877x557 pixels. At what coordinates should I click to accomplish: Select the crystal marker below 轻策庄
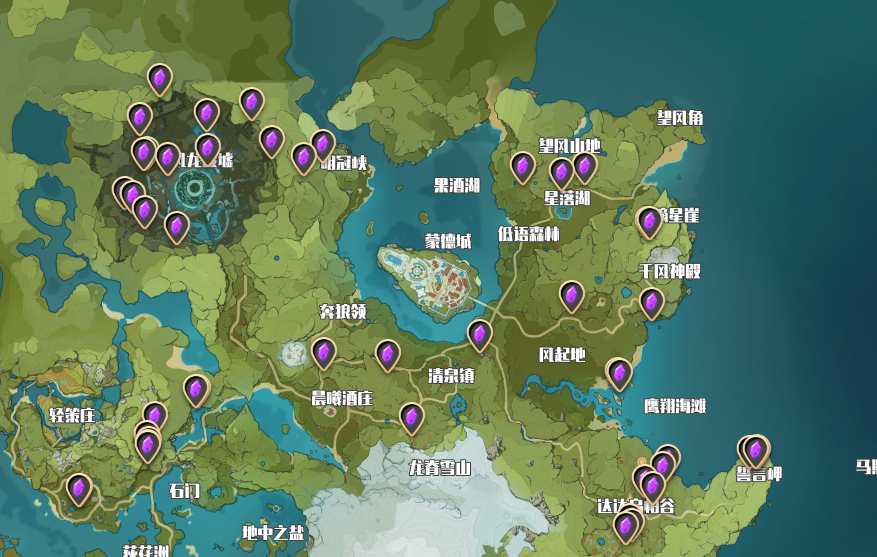tap(79, 489)
